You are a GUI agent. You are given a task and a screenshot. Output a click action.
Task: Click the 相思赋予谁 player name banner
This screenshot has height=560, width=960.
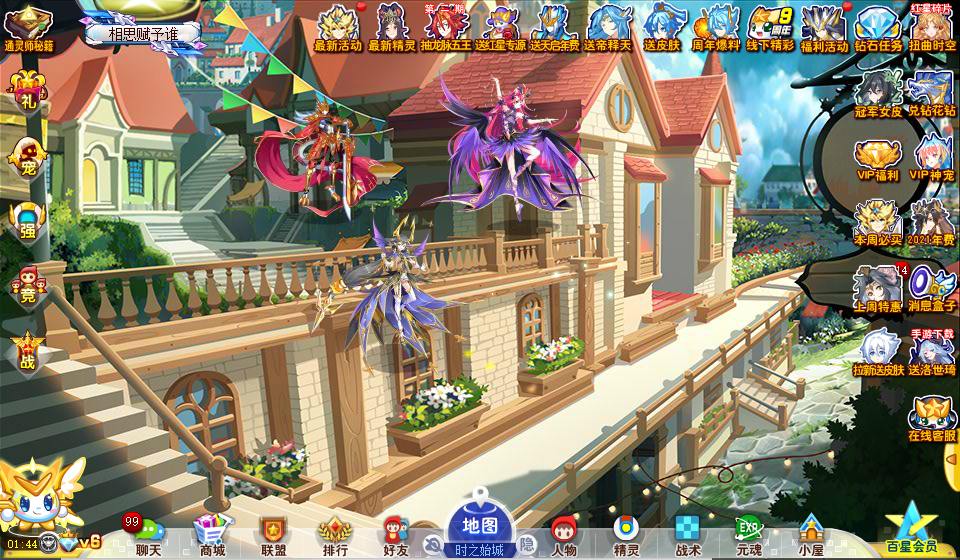(142, 33)
